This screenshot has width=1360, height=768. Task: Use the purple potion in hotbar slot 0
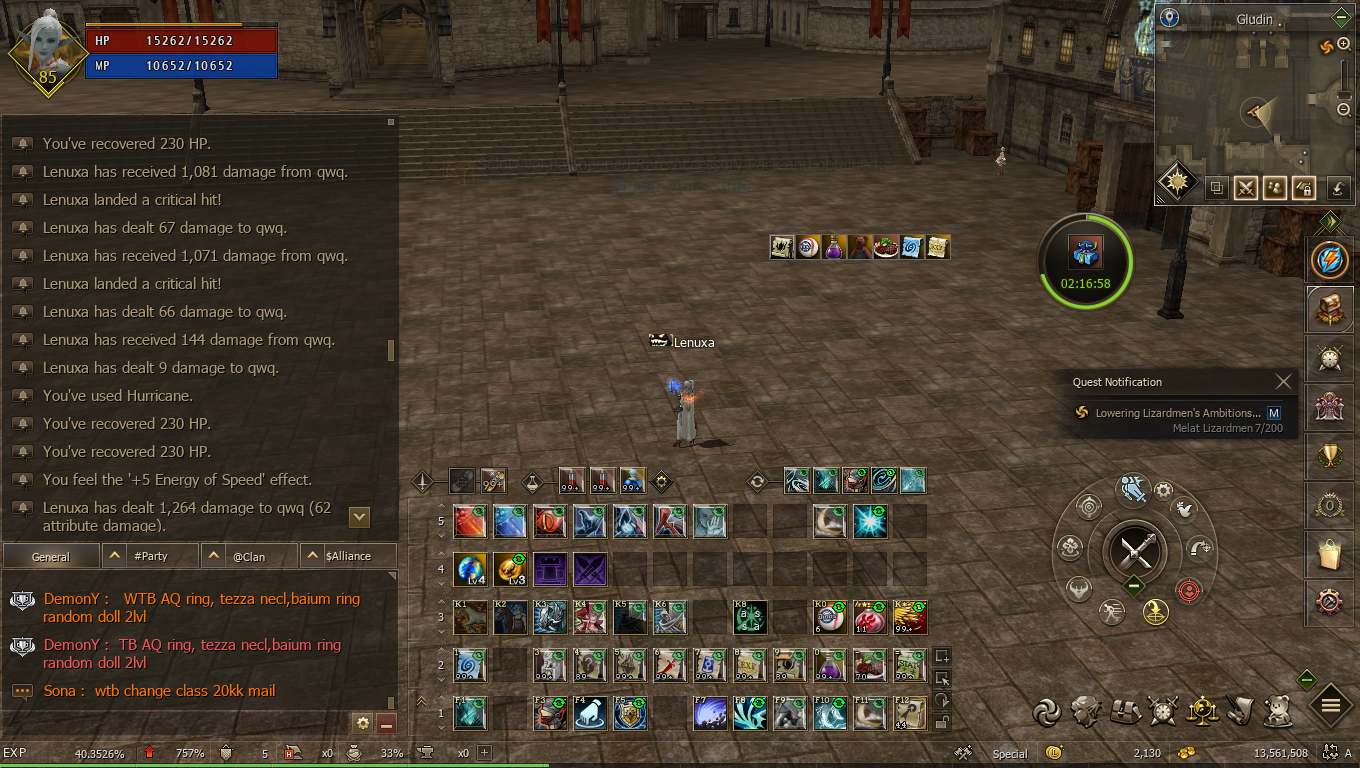click(x=831, y=664)
